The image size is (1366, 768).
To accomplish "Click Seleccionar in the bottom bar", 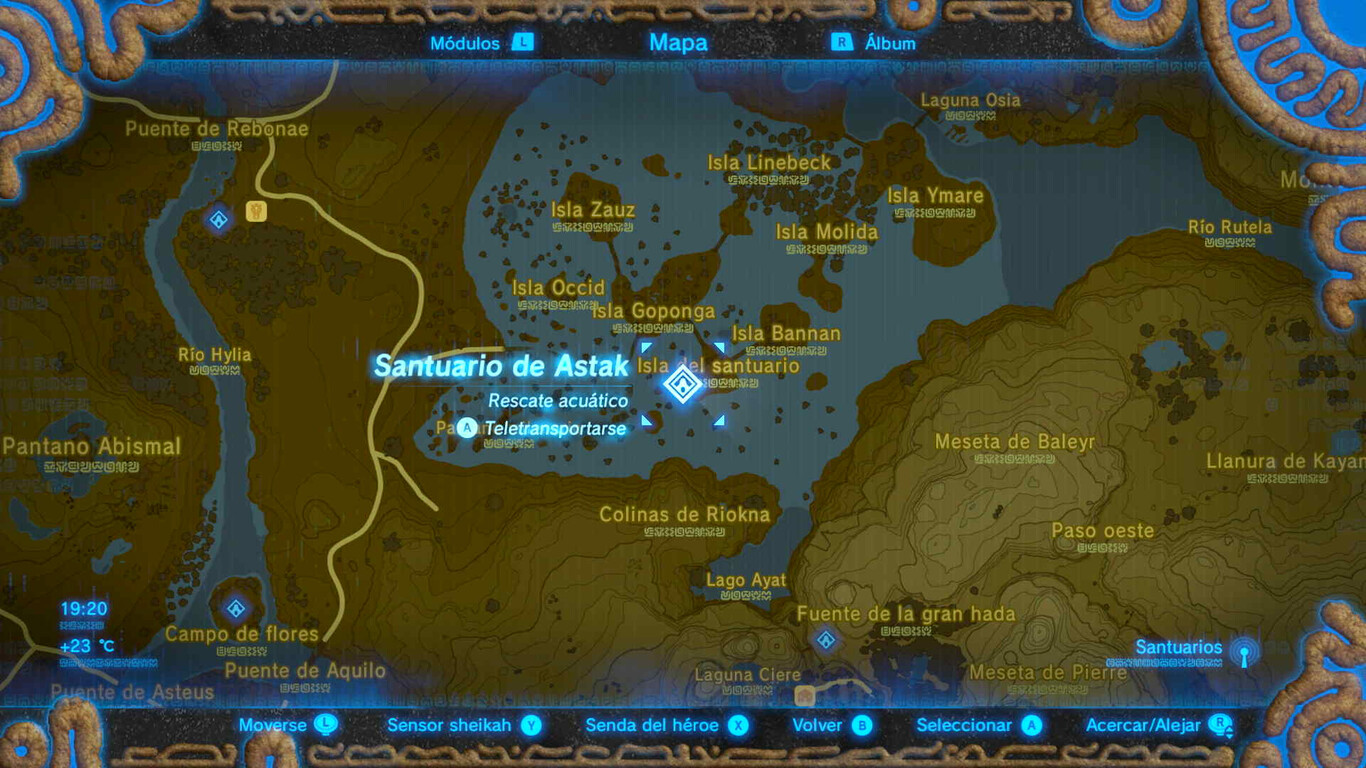I will click(964, 724).
